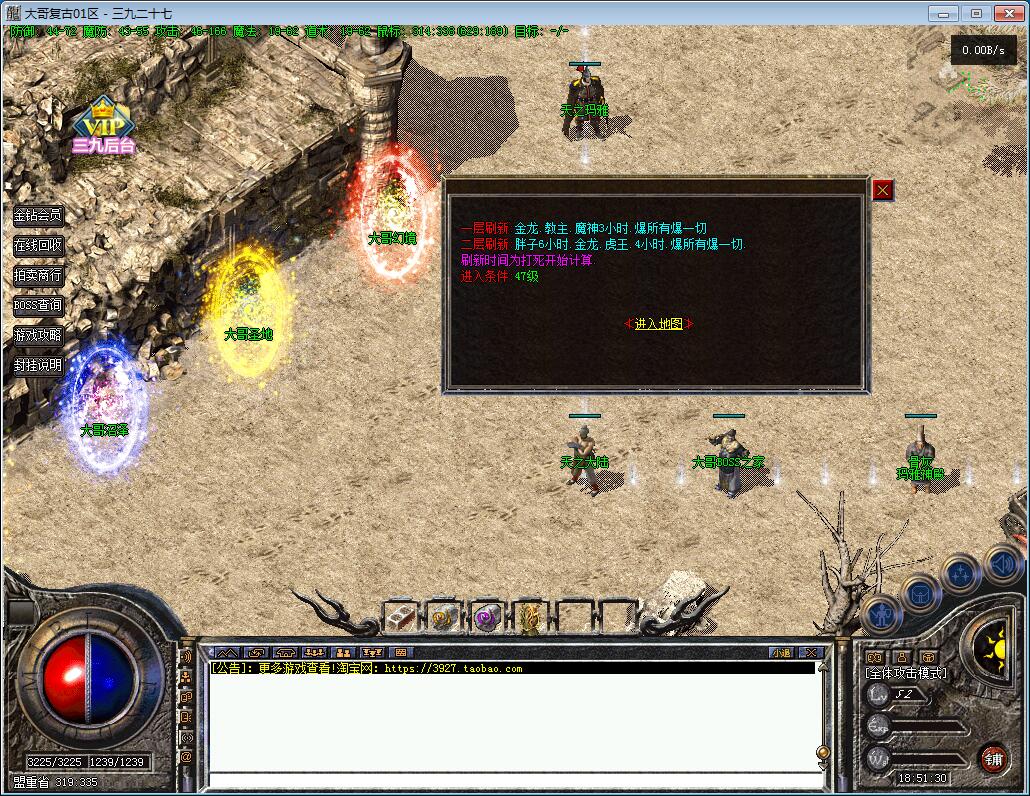The height and width of the screenshot is (796, 1030).
Task: Open the skills round button with sparkles
Action: (x=960, y=574)
